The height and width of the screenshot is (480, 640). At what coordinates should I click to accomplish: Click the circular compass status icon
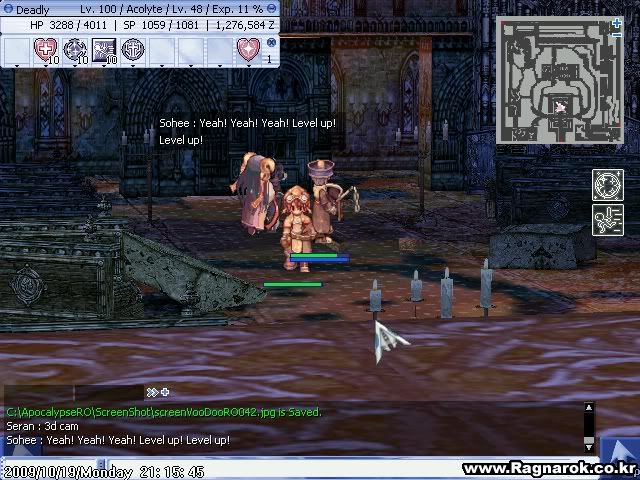point(607,184)
